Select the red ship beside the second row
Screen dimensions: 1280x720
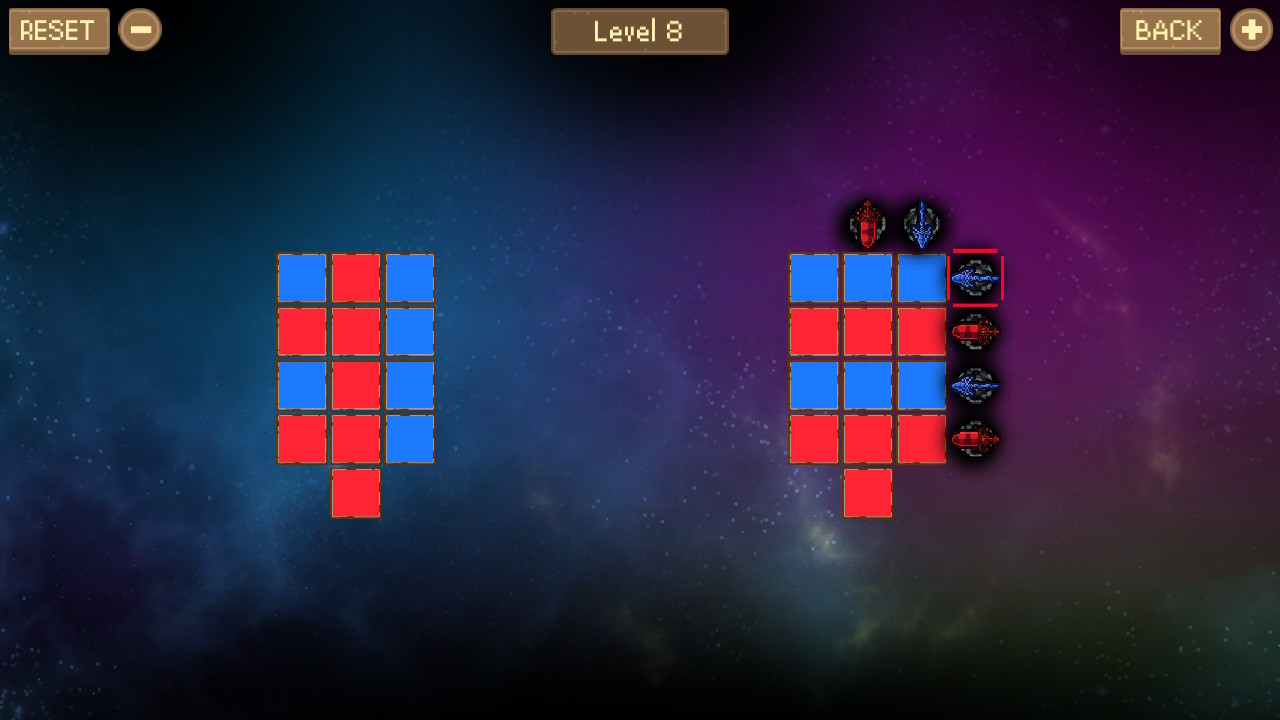click(975, 332)
